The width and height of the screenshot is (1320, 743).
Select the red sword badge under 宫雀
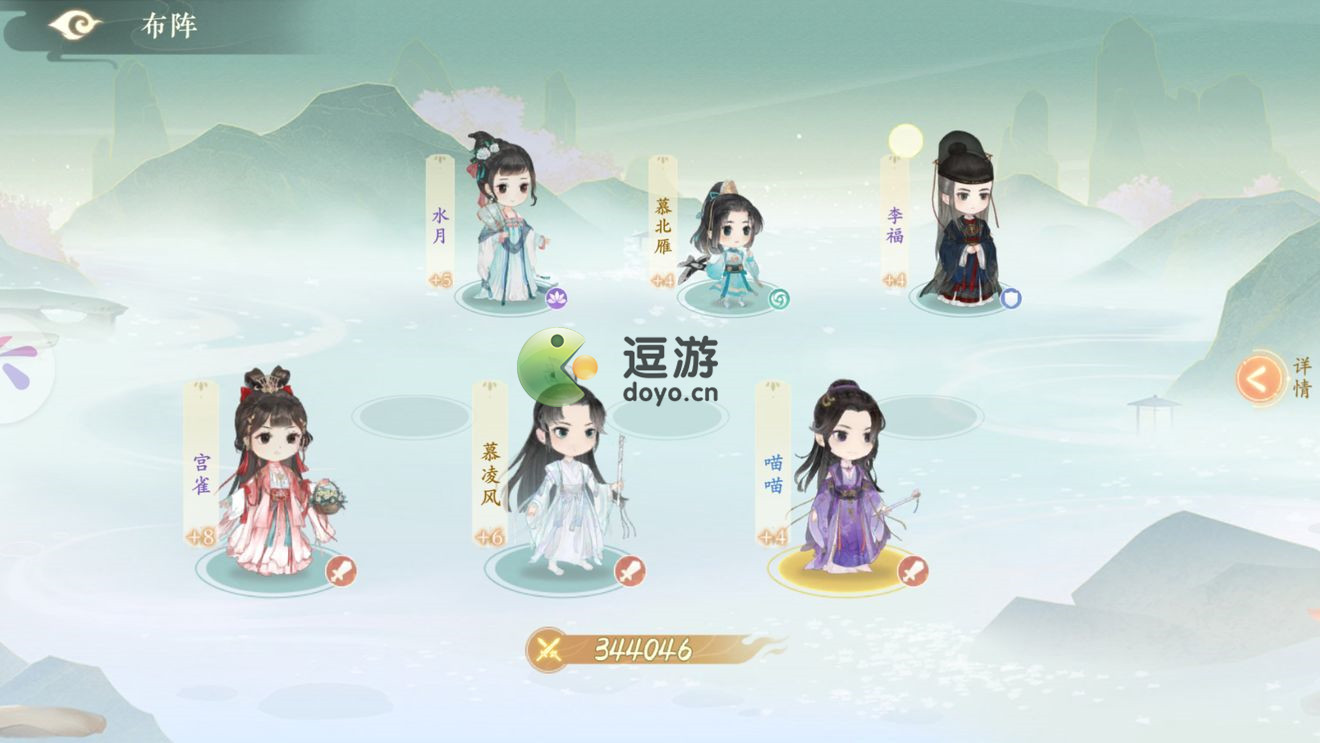(340, 572)
